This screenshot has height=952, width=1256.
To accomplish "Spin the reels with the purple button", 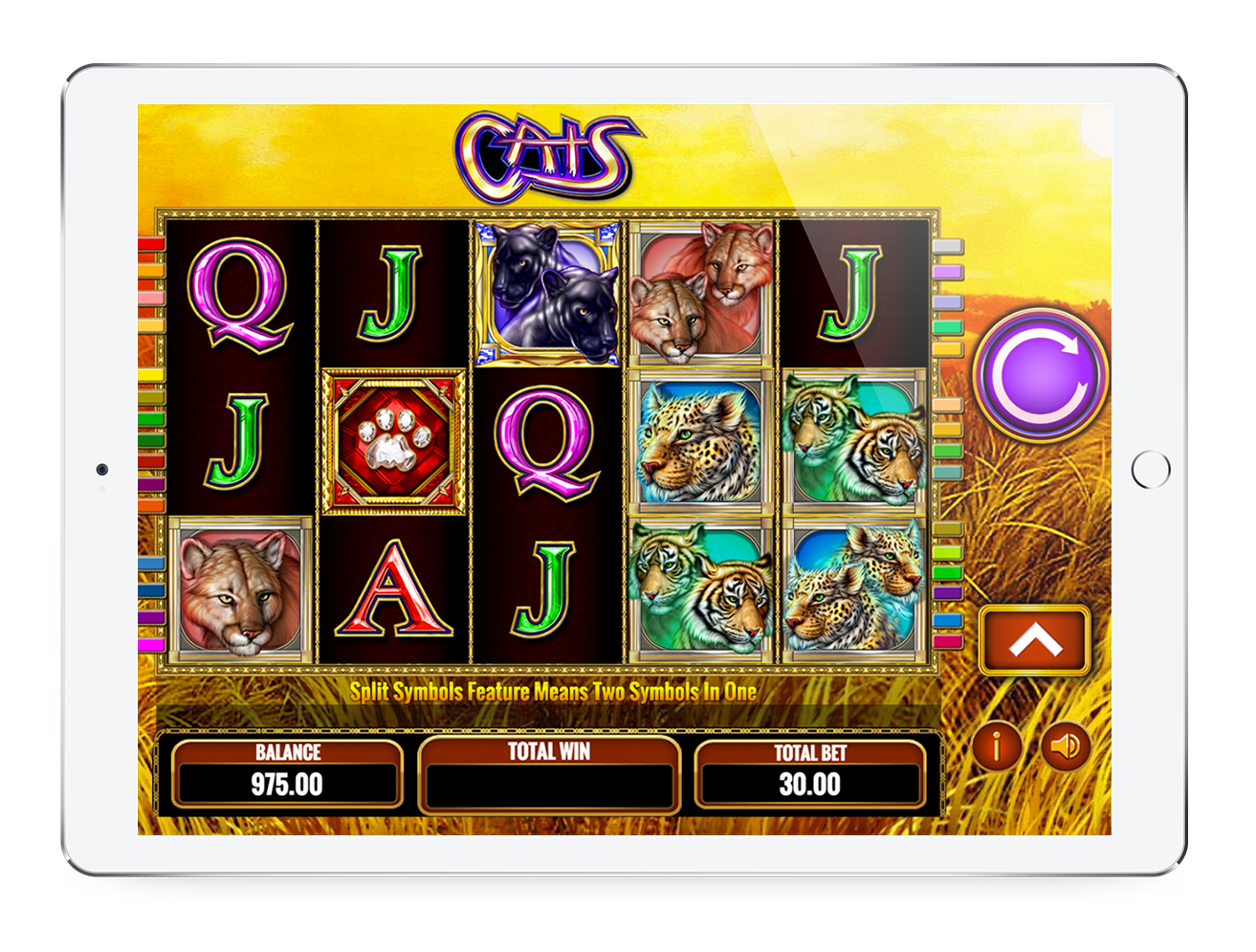I will coord(1041,373).
